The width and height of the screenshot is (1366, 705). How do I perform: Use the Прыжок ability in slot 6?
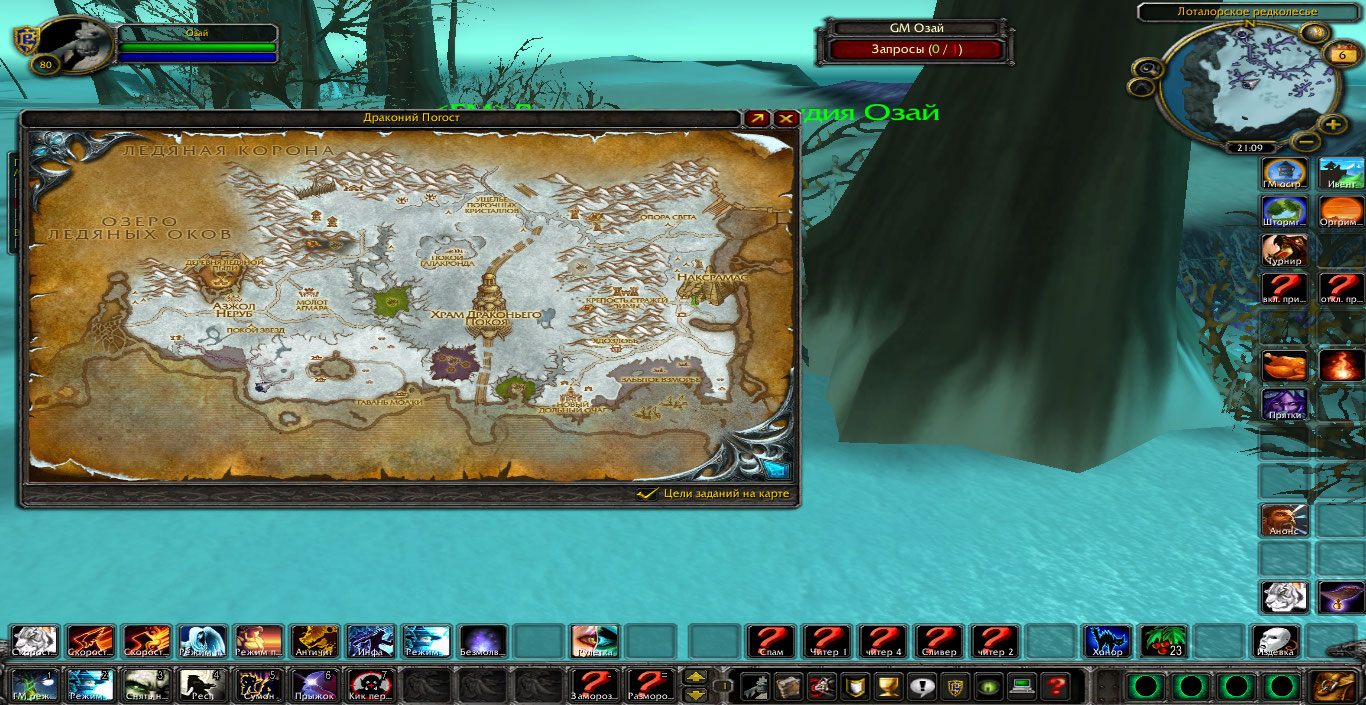click(x=315, y=685)
